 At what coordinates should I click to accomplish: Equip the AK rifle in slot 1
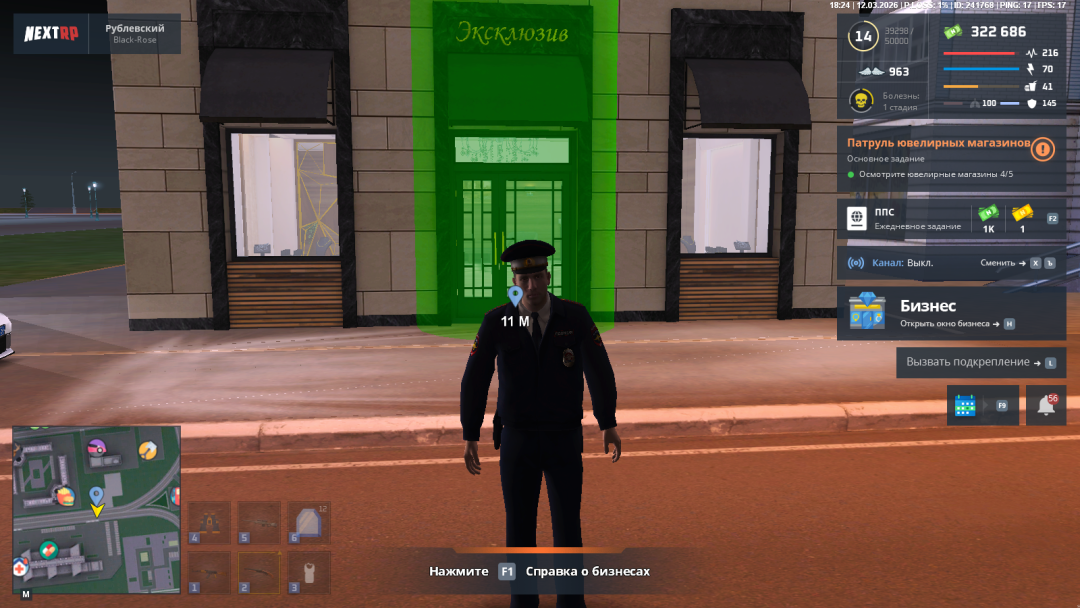(x=209, y=573)
